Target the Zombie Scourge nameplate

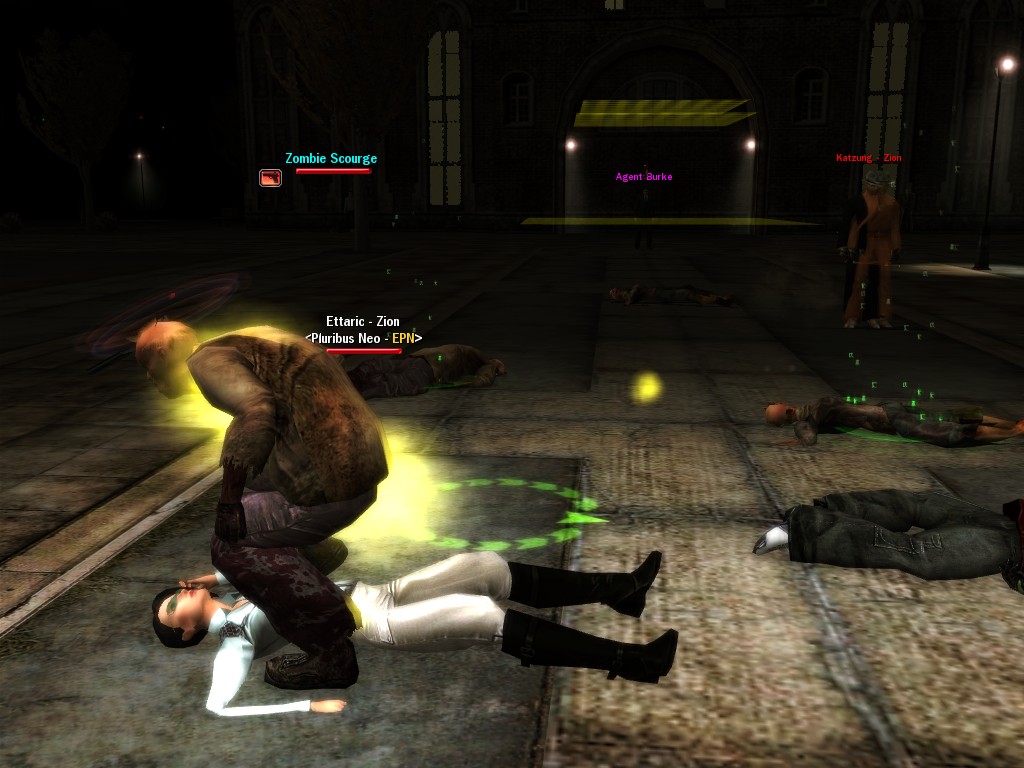click(x=331, y=159)
